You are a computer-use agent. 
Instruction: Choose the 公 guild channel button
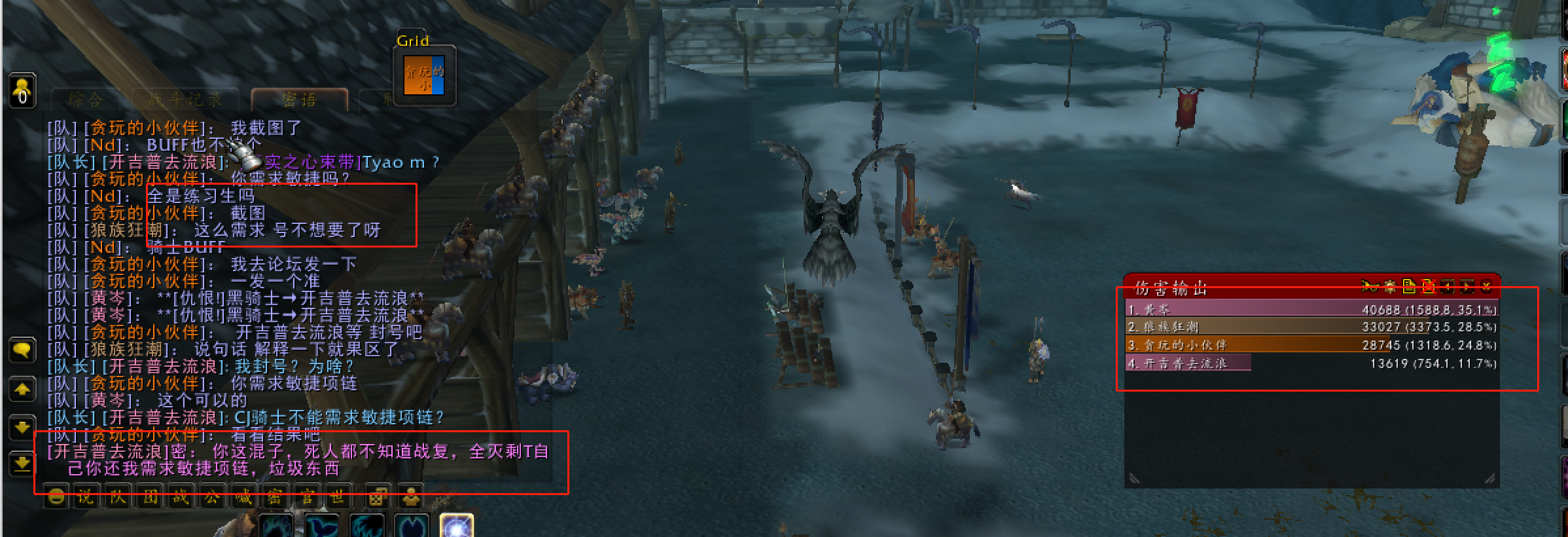point(212,498)
